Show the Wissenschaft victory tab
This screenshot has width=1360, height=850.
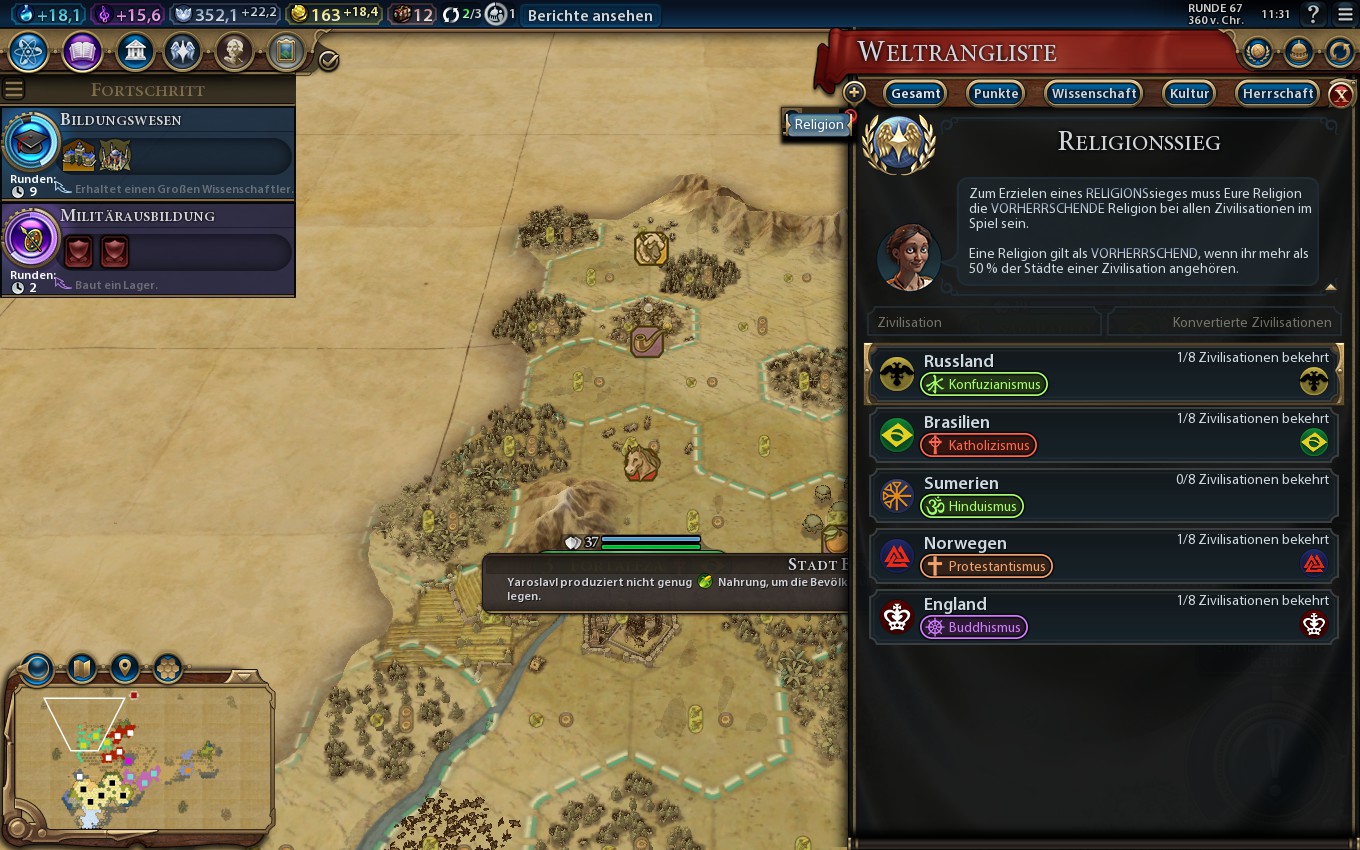1093,93
